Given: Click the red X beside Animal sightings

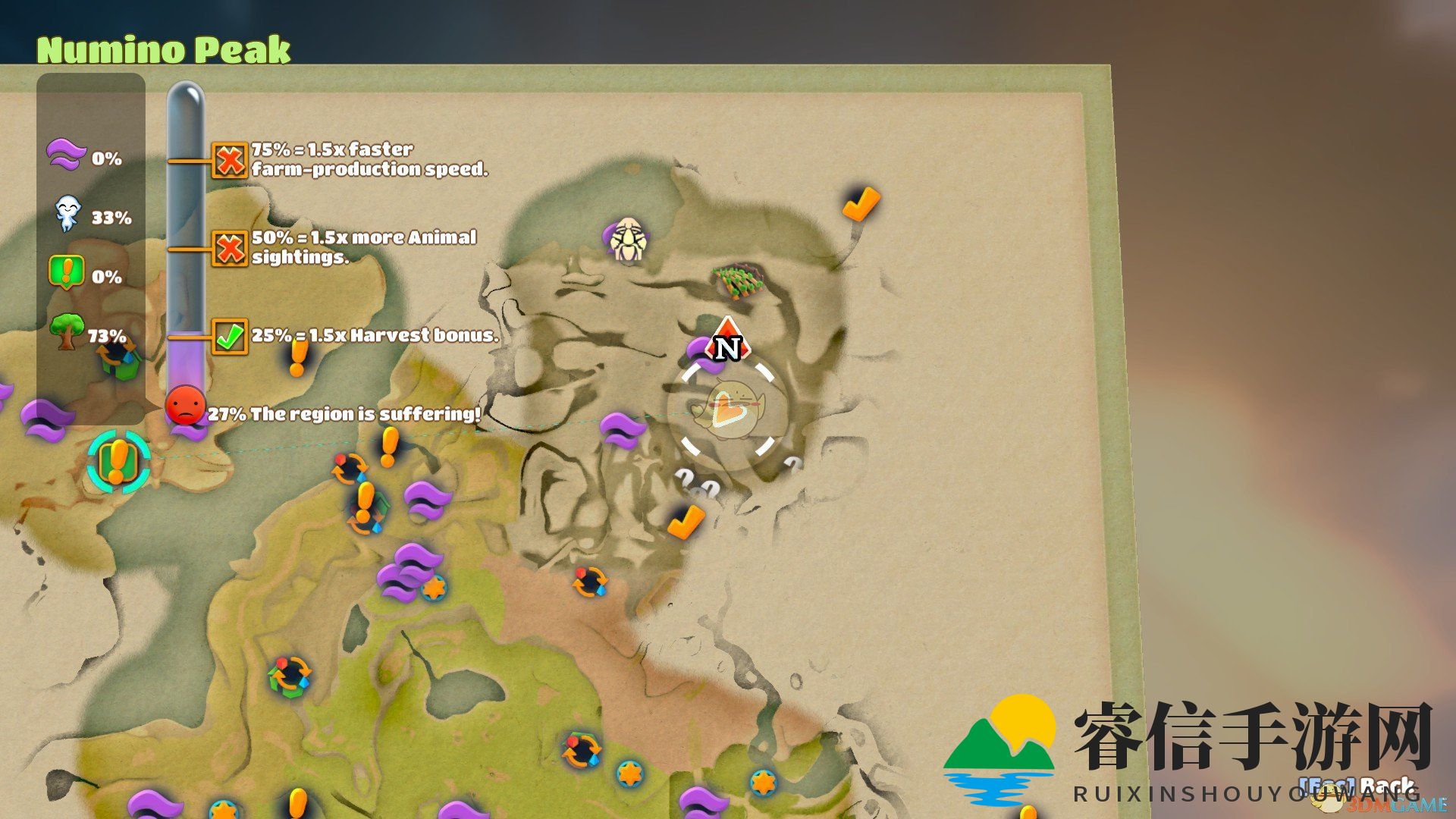Looking at the screenshot, I should pyautogui.click(x=229, y=248).
